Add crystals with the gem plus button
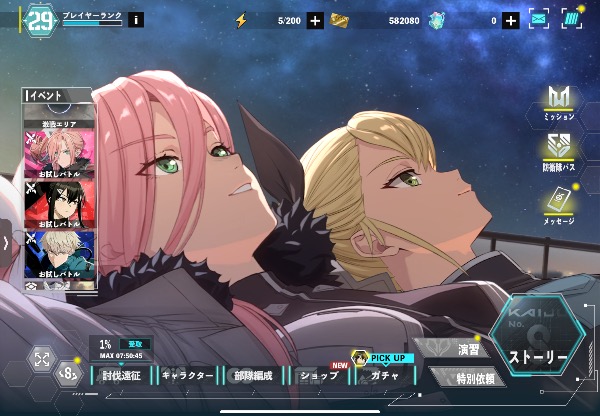This screenshot has height=416, width=600. coord(510,20)
